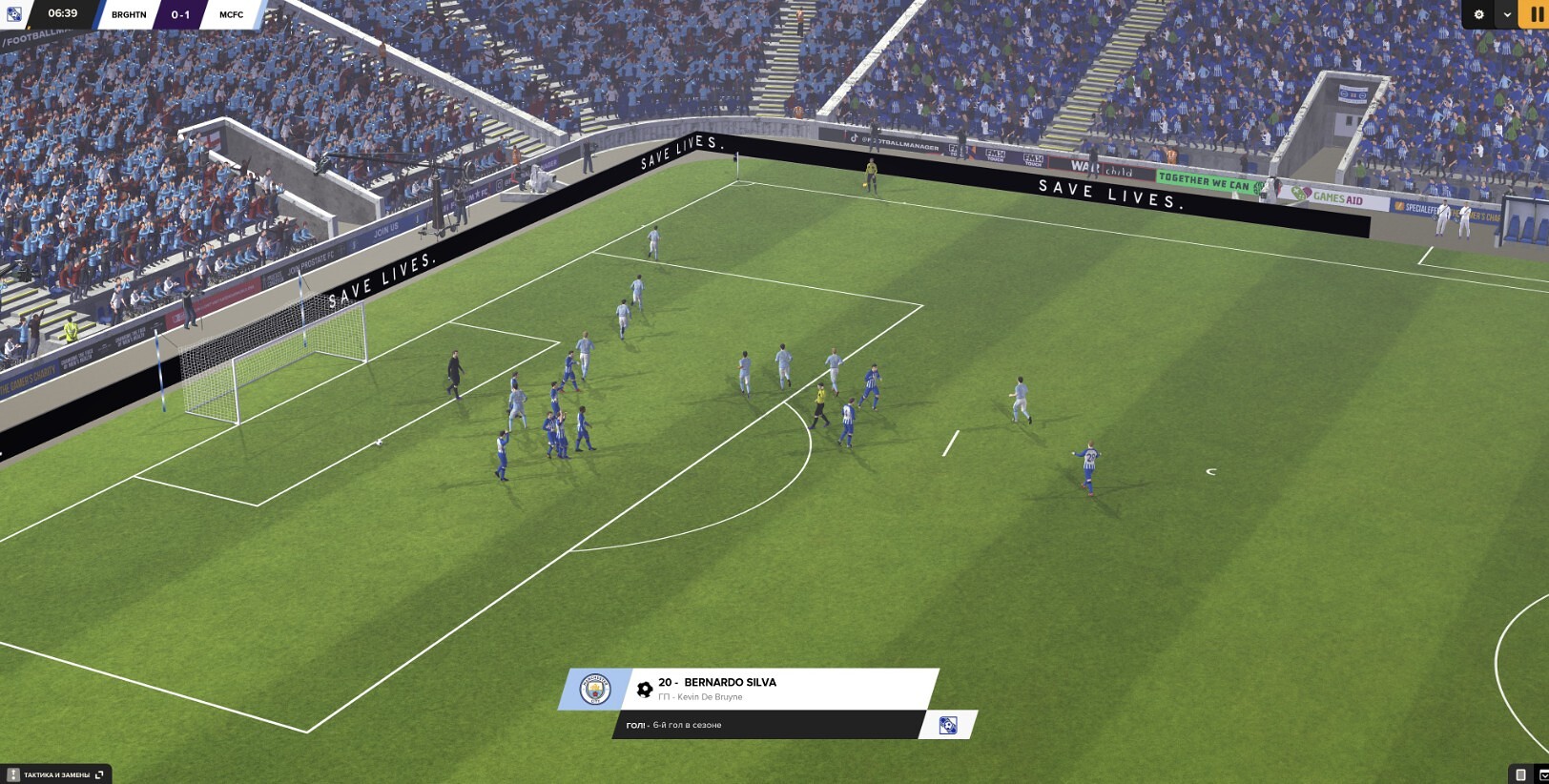This screenshot has height=784, width=1549.
Task: Click the MCFC team name on scoreboard
Action: click(x=231, y=14)
